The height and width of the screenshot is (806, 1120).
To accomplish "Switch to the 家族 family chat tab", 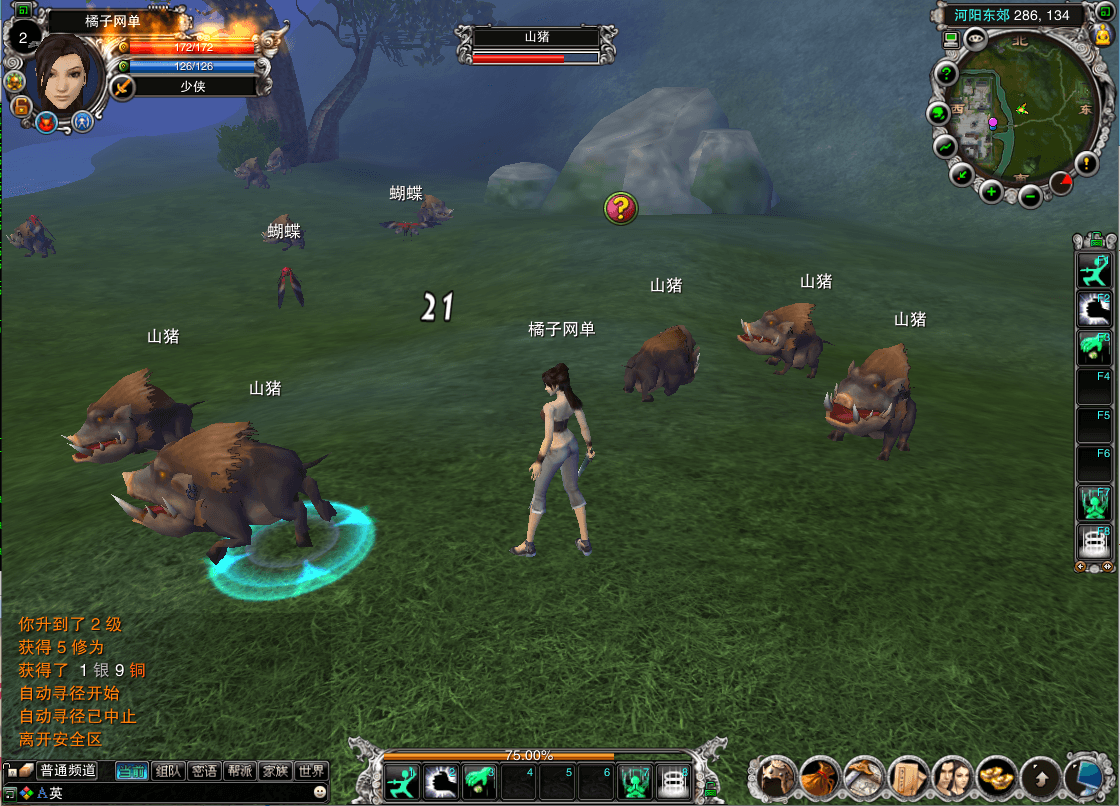I will point(275,771).
